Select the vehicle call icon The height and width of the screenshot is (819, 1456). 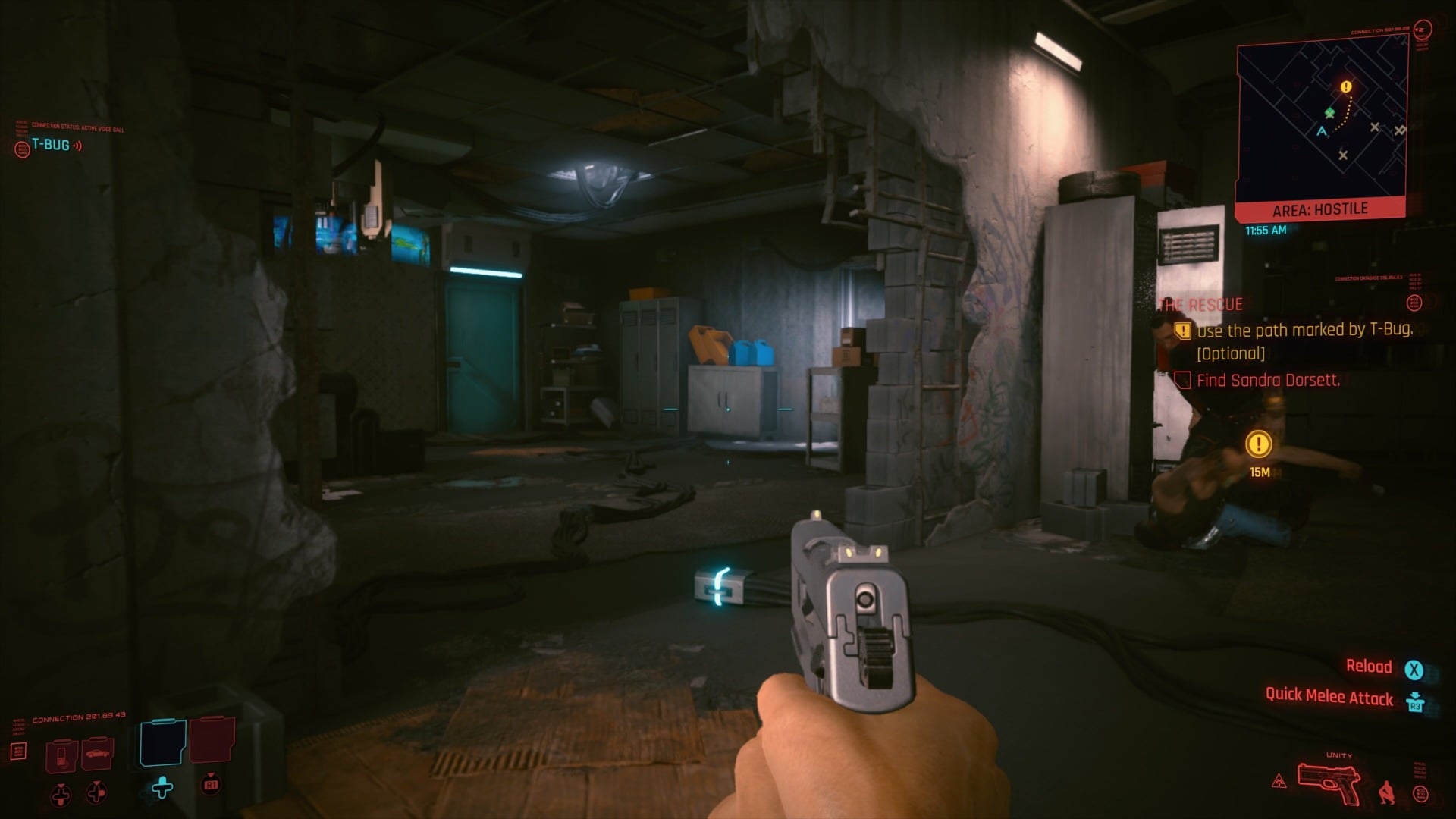(99, 754)
